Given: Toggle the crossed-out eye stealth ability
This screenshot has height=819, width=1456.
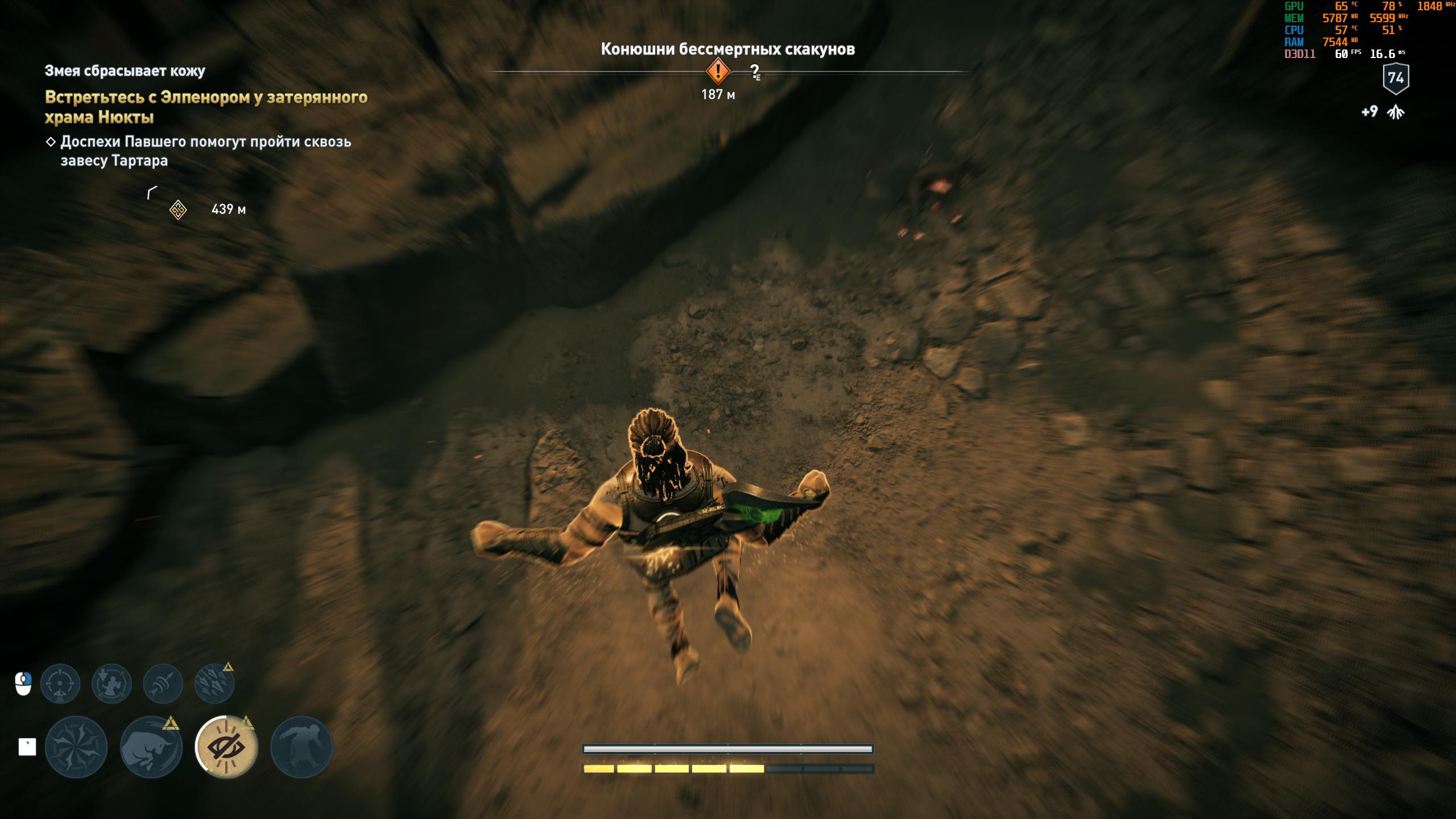Looking at the screenshot, I should point(226,747).
